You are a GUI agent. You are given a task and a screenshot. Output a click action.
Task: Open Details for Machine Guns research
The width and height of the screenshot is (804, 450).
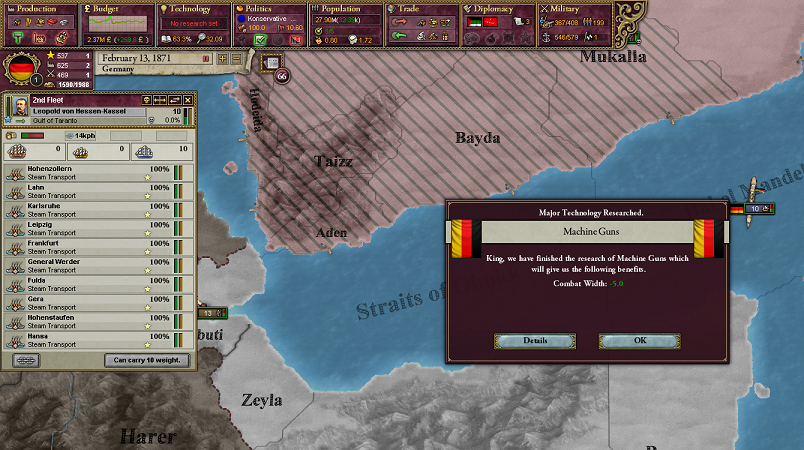pyautogui.click(x=534, y=341)
